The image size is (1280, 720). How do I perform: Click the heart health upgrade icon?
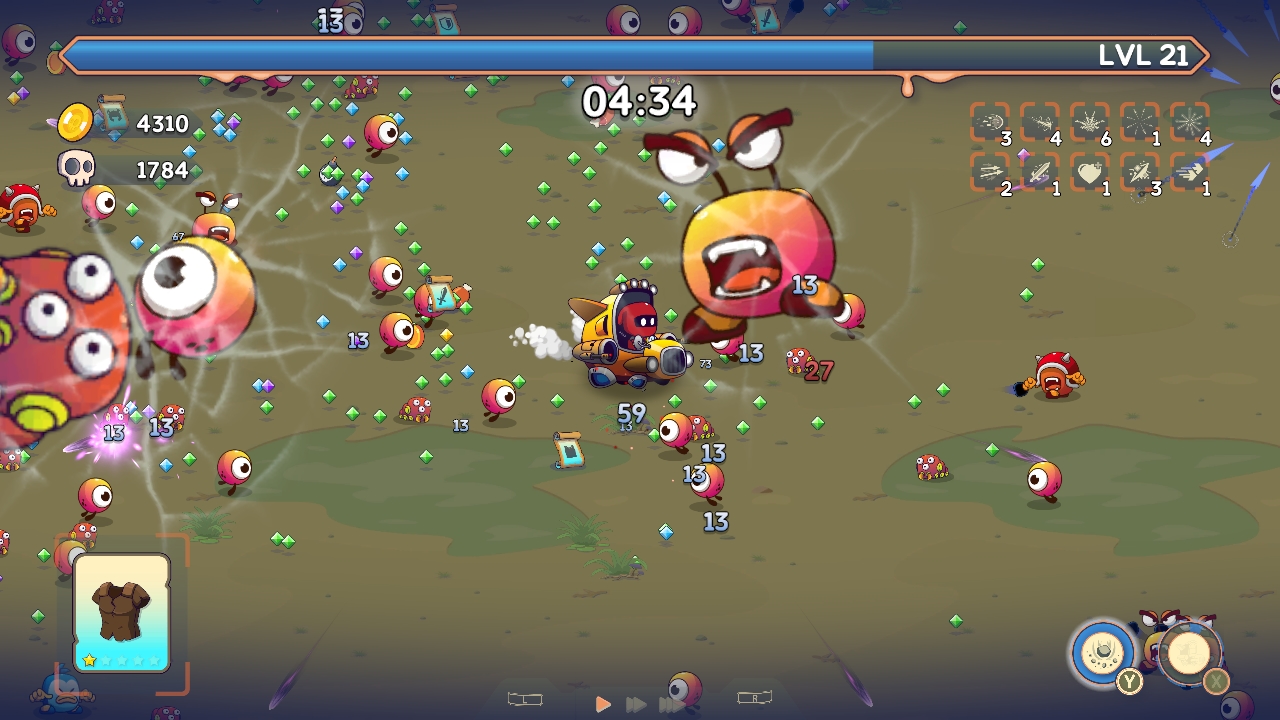pyautogui.click(x=1089, y=170)
